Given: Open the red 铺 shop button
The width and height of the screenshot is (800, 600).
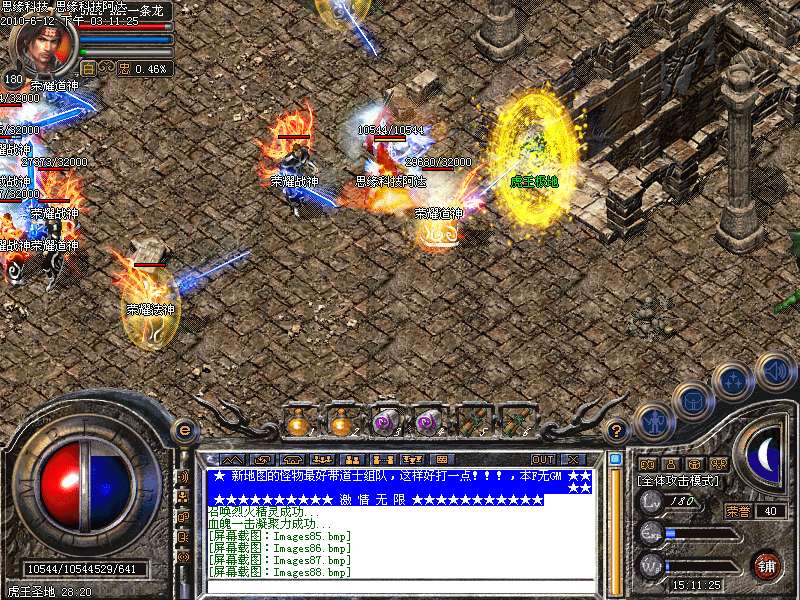Looking at the screenshot, I should pyautogui.click(x=767, y=565).
